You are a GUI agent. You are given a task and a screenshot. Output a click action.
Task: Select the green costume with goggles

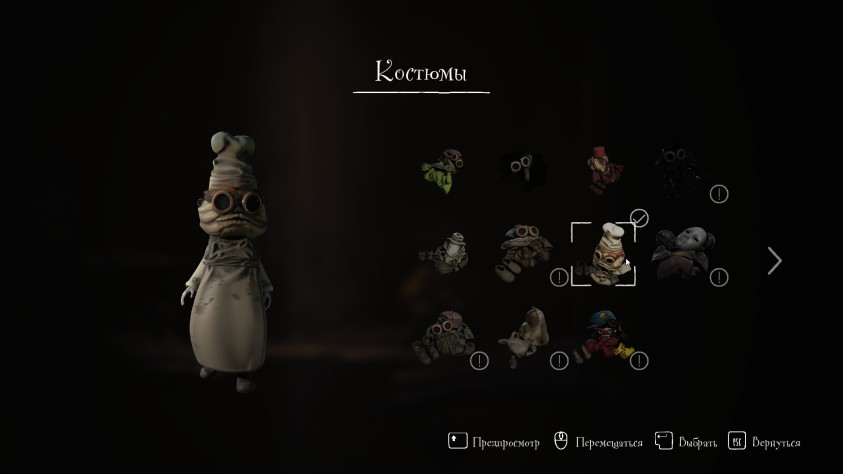coord(440,170)
